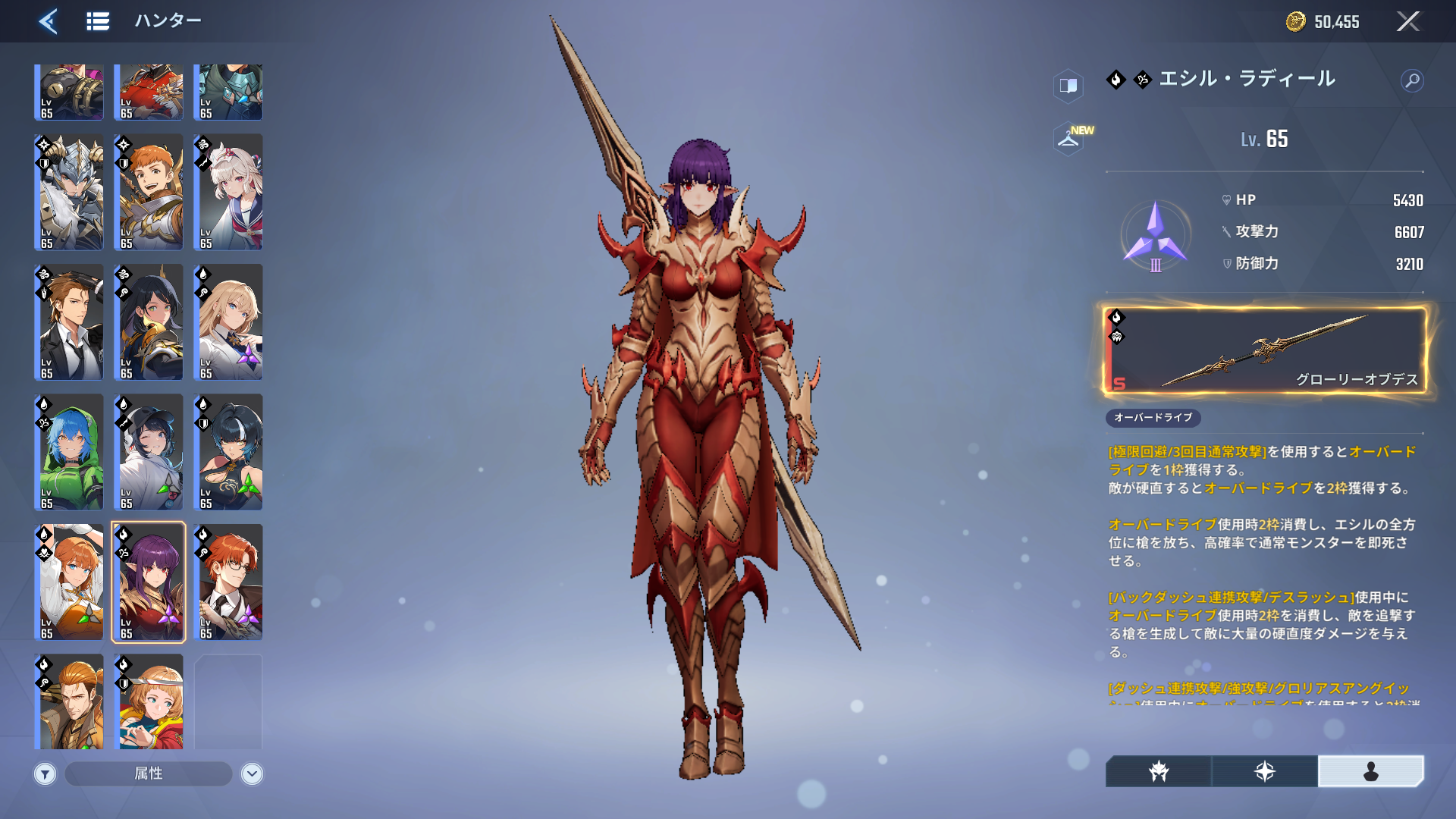
Task: Pick the silver horned-helmet hunter portrait
Action: point(69,193)
